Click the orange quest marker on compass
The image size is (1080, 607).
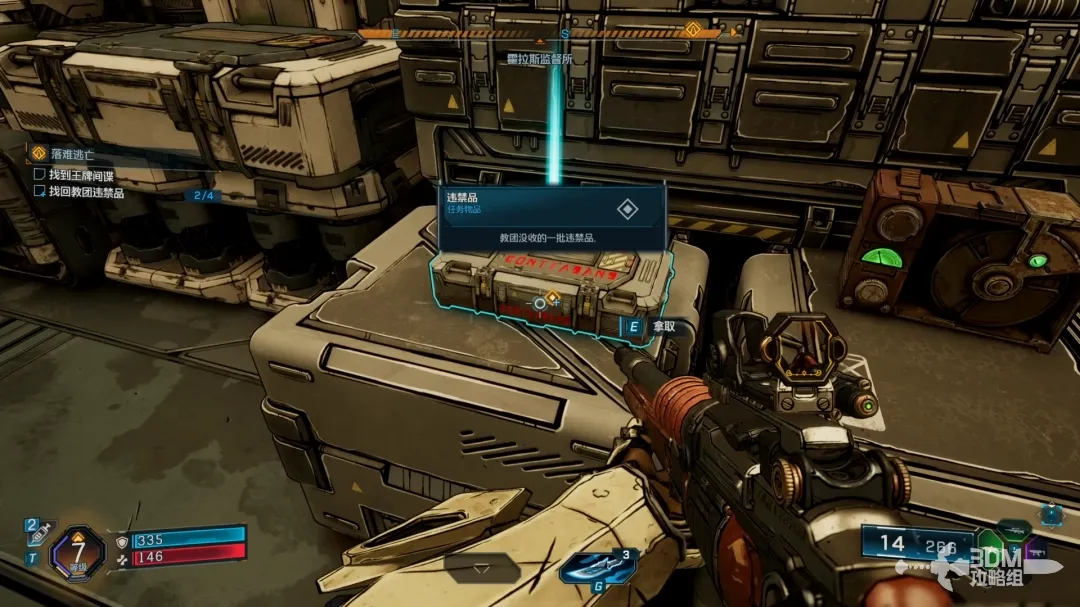tap(692, 31)
